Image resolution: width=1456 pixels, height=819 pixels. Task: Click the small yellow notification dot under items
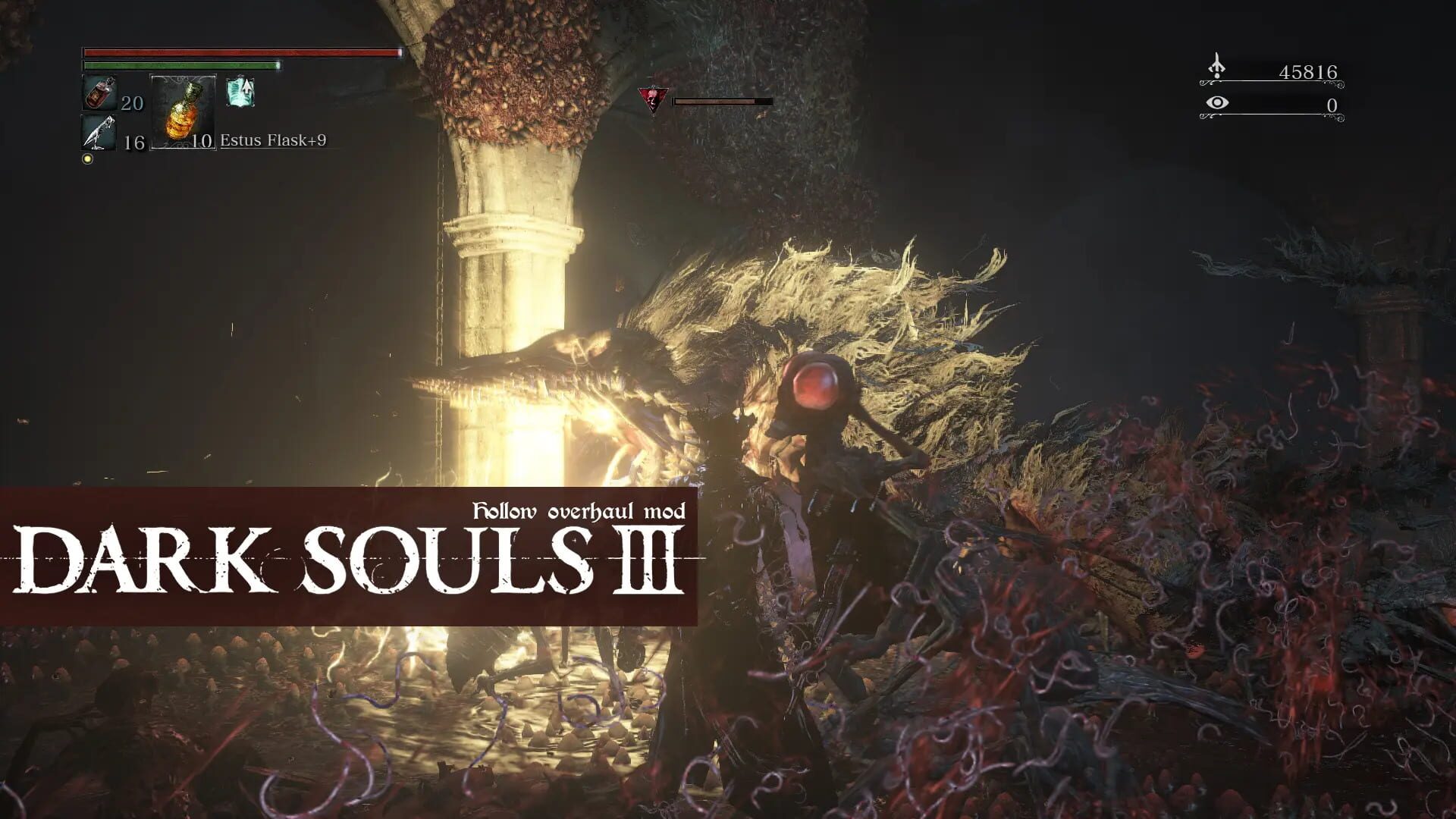[x=89, y=158]
